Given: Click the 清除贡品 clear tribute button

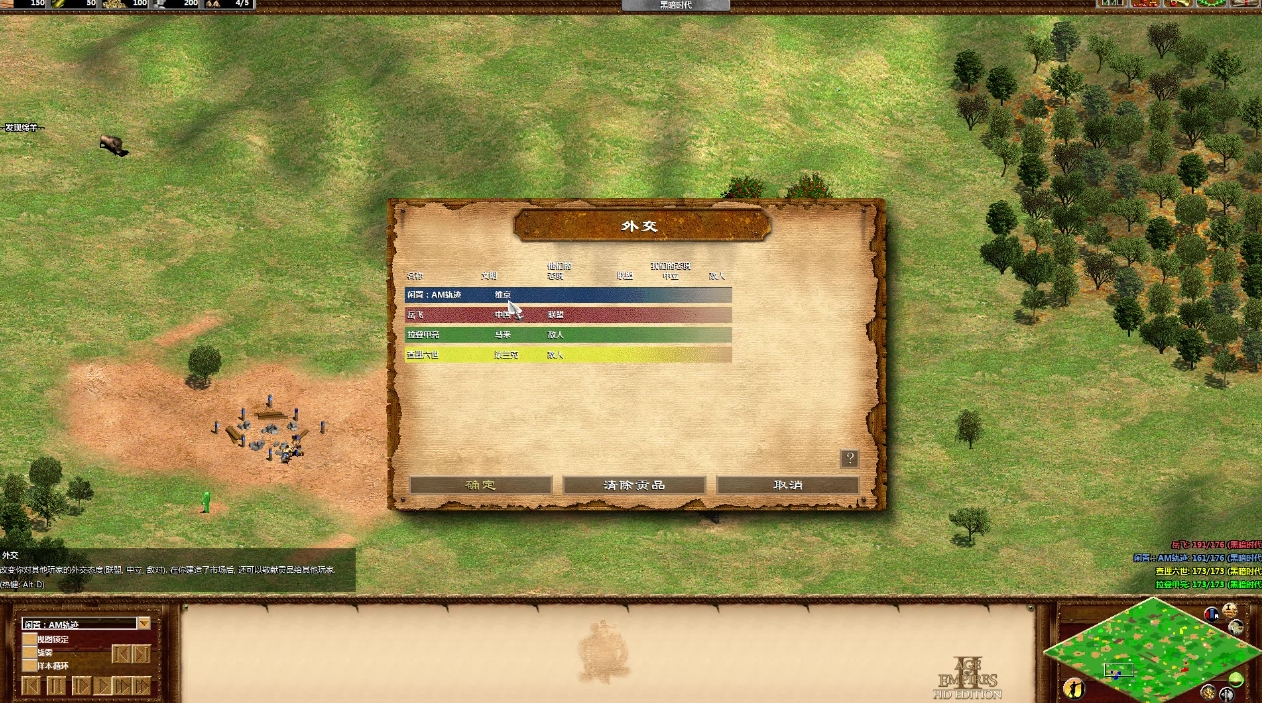Looking at the screenshot, I should 634,485.
